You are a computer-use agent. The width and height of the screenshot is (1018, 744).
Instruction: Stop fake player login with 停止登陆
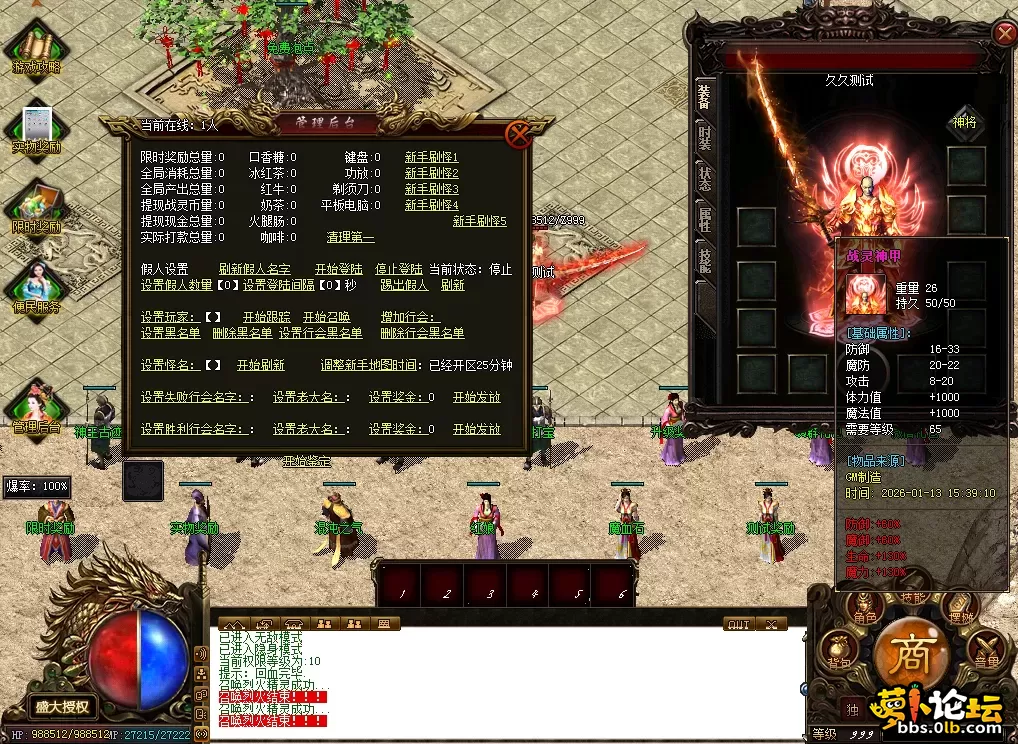398,269
